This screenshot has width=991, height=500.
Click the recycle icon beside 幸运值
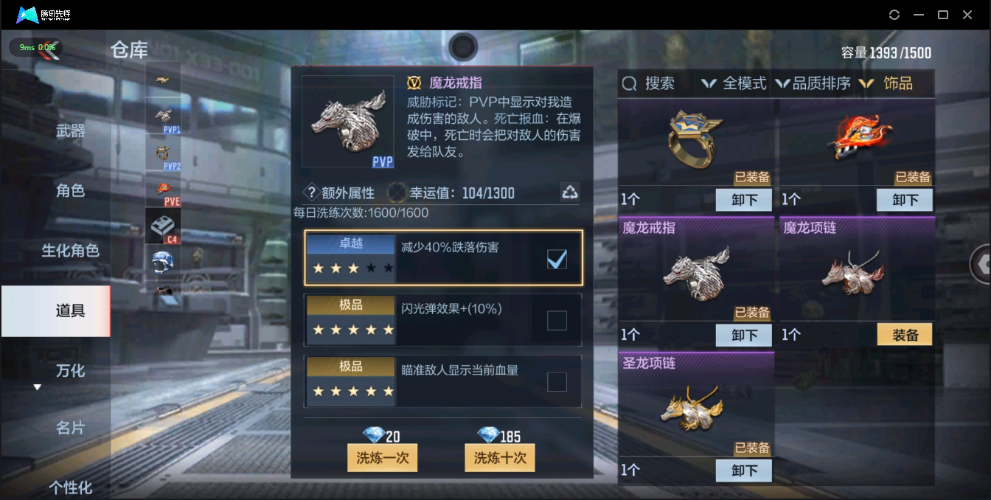569,192
